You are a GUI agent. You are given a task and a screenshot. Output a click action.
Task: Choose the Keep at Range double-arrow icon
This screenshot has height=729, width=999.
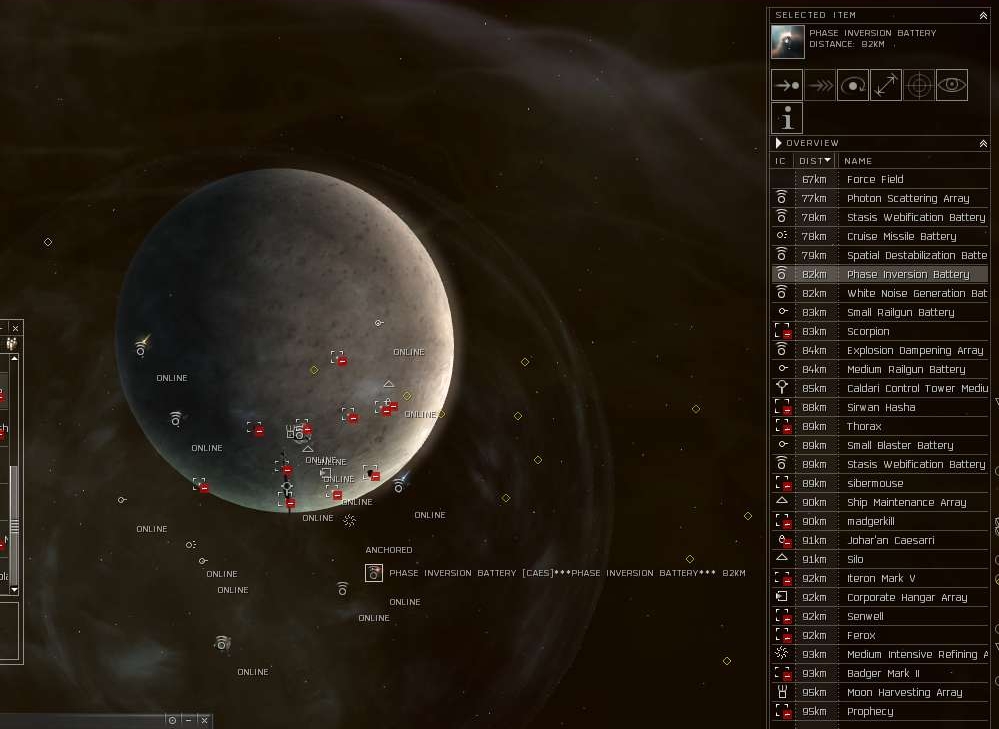pos(886,85)
